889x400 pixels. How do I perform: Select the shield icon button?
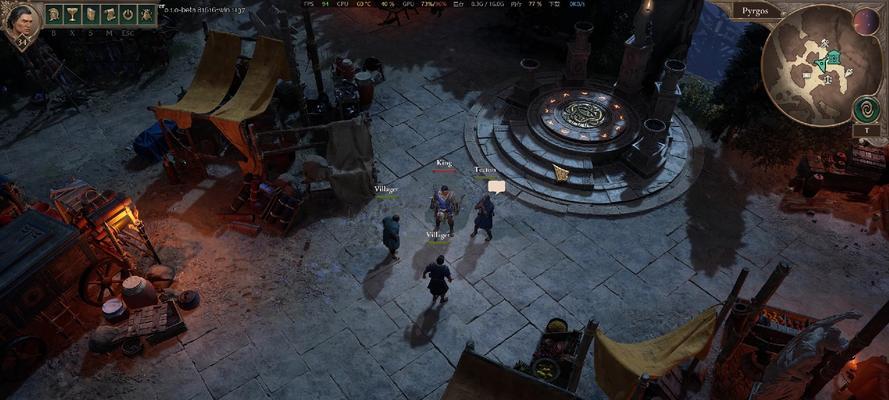(x=91, y=15)
